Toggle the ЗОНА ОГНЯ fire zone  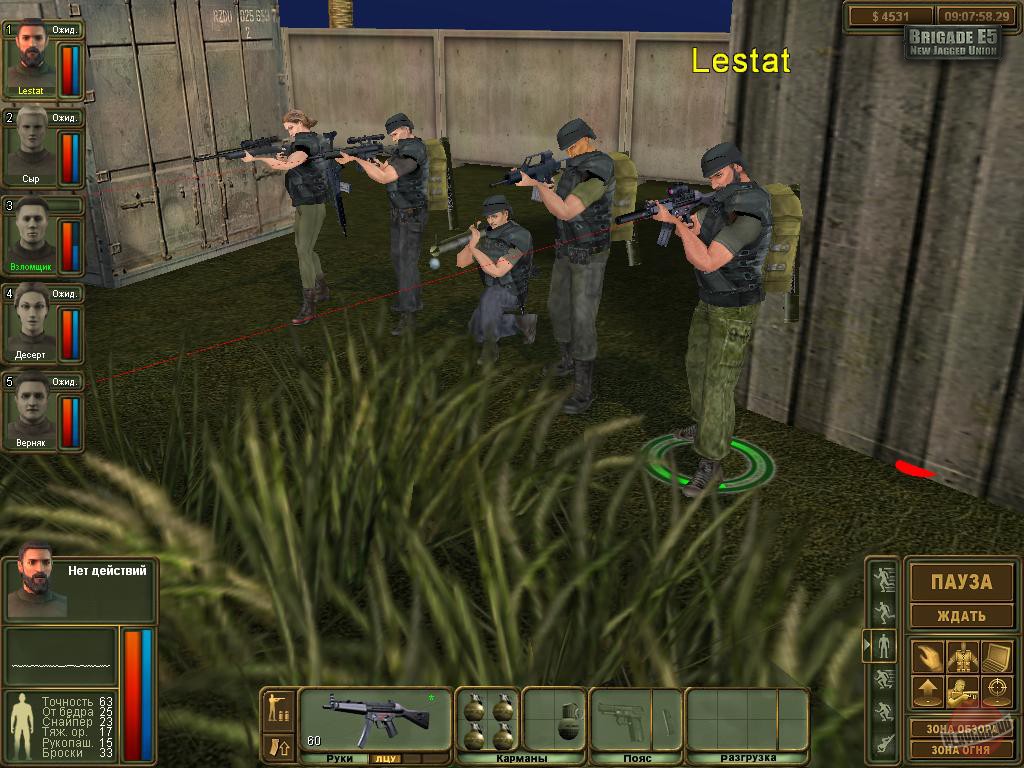pos(961,749)
